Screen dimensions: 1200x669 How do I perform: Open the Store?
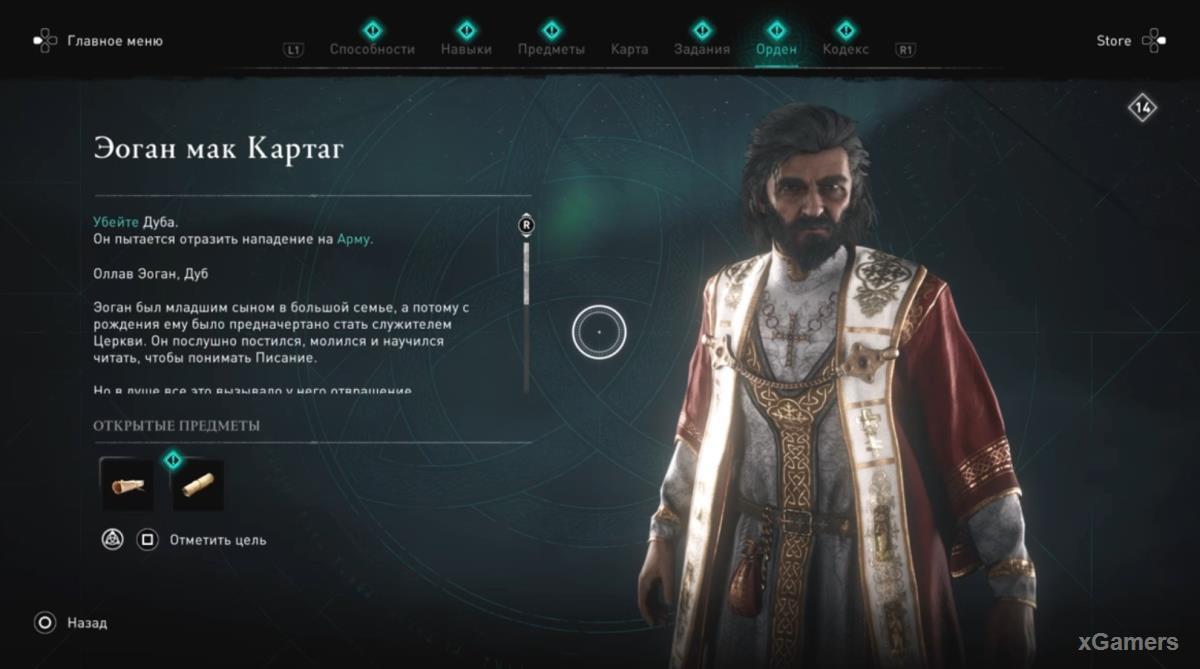point(1113,41)
